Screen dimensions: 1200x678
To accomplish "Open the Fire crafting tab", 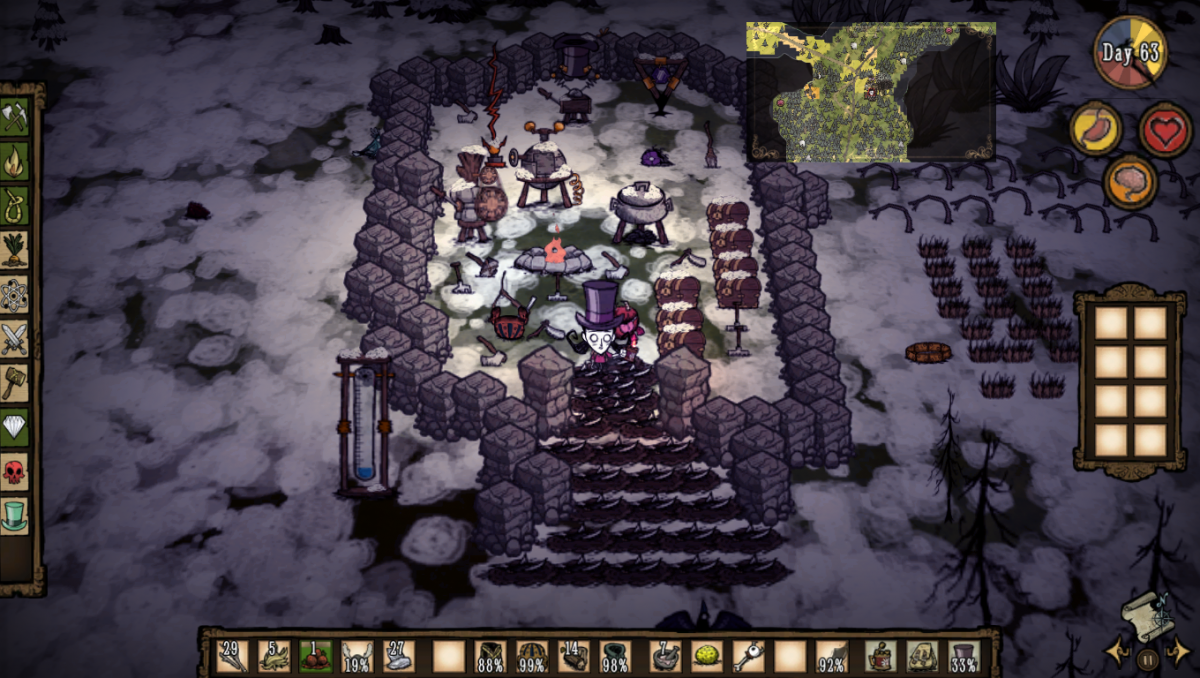I will tap(15, 162).
